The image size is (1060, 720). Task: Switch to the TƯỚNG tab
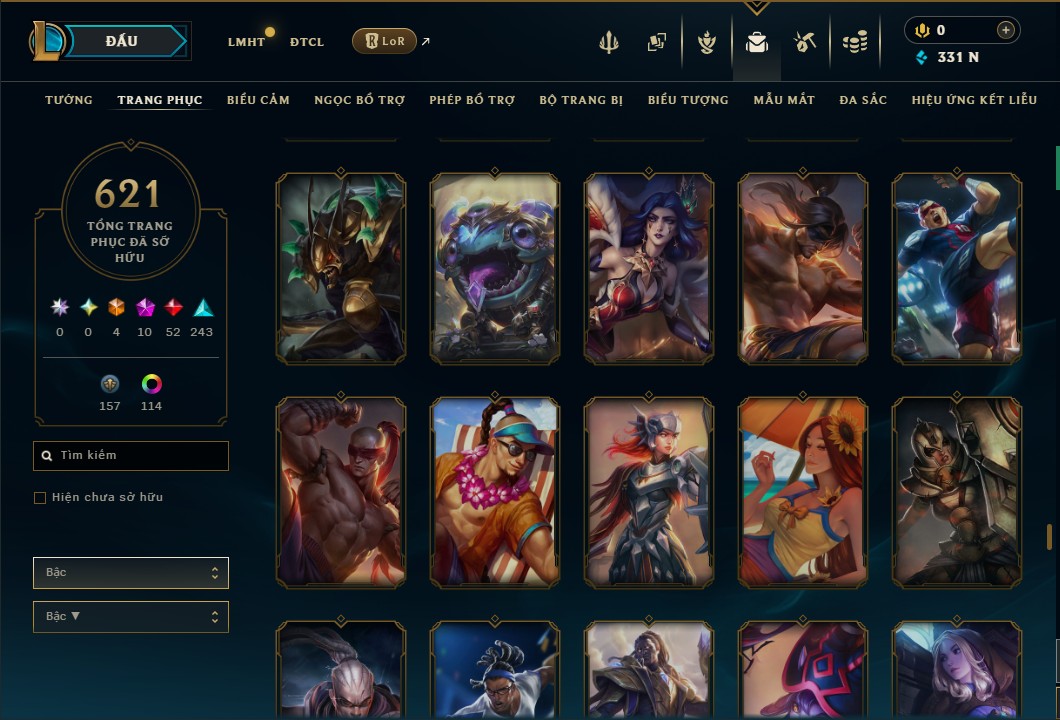coord(69,100)
